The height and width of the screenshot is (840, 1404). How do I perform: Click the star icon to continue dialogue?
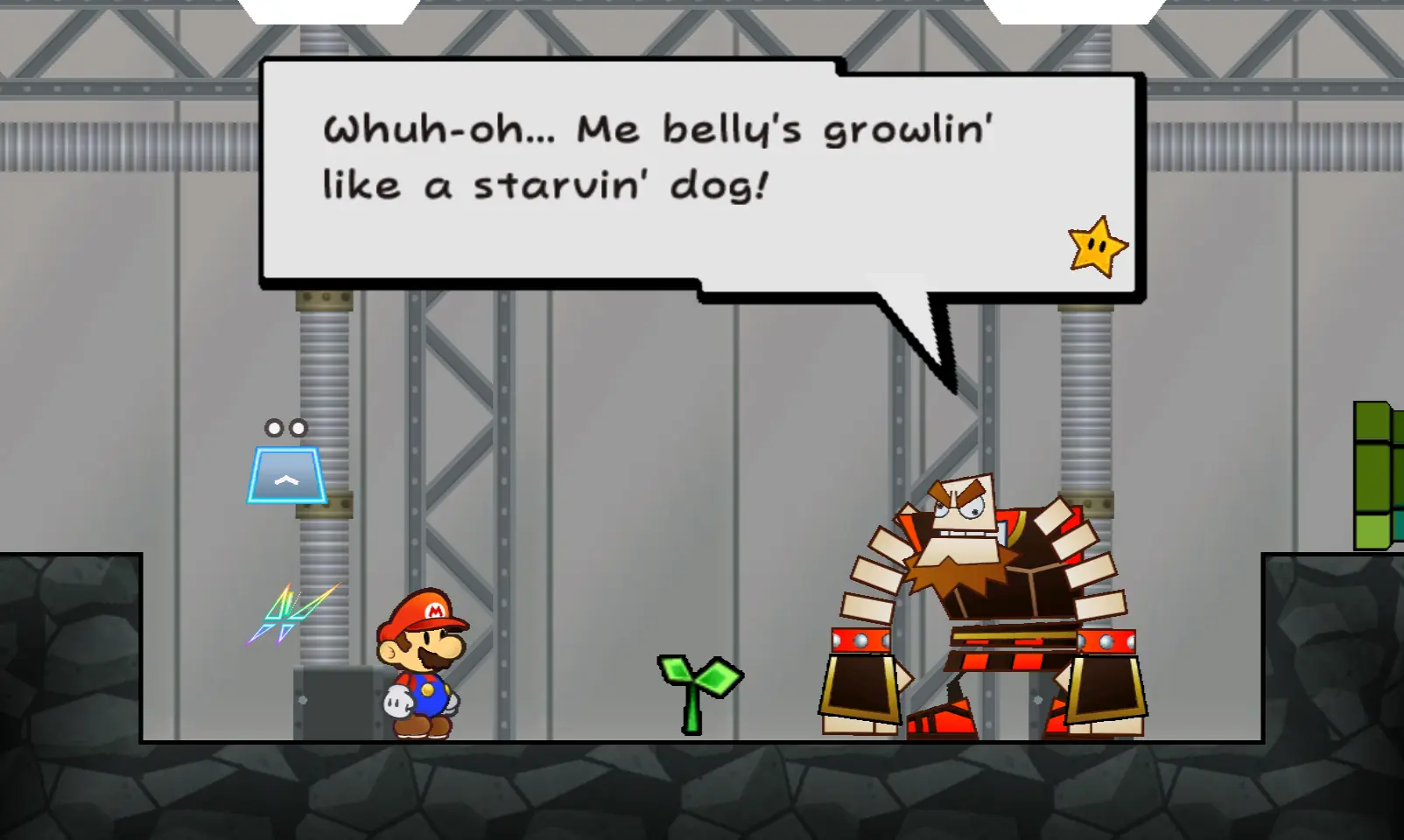[1098, 248]
